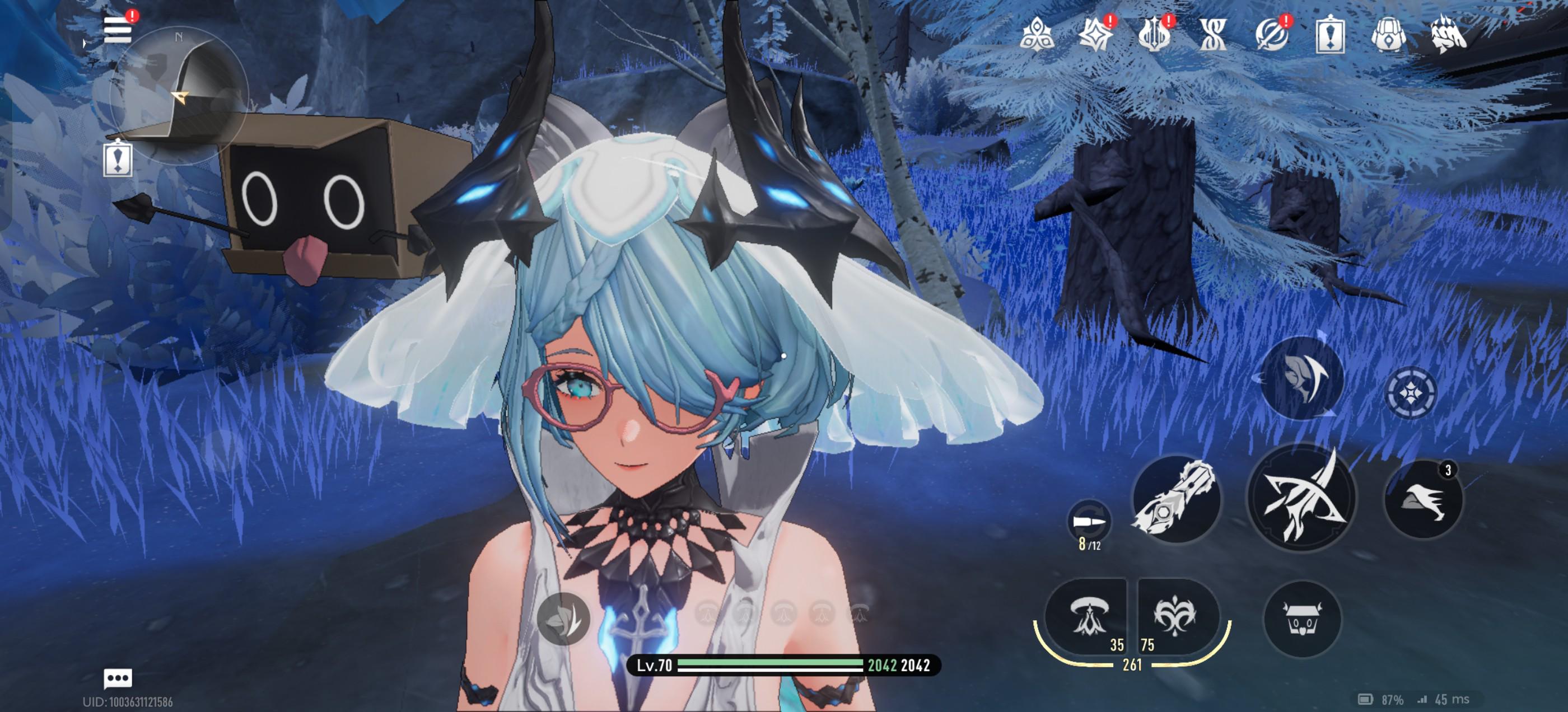Open the trident-shaped weapons icon
Image resolution: width=1568 pixels, height=712 pixels.
pyautogui.click(x=1154, y=34)
